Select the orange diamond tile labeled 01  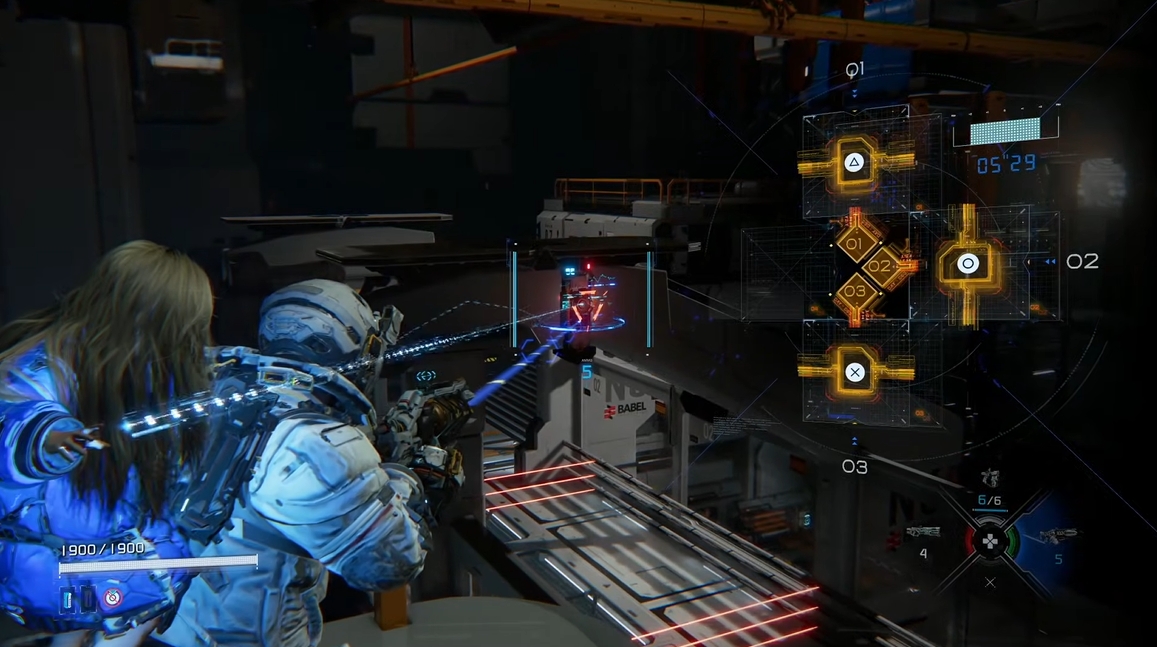tap(855, 244)
